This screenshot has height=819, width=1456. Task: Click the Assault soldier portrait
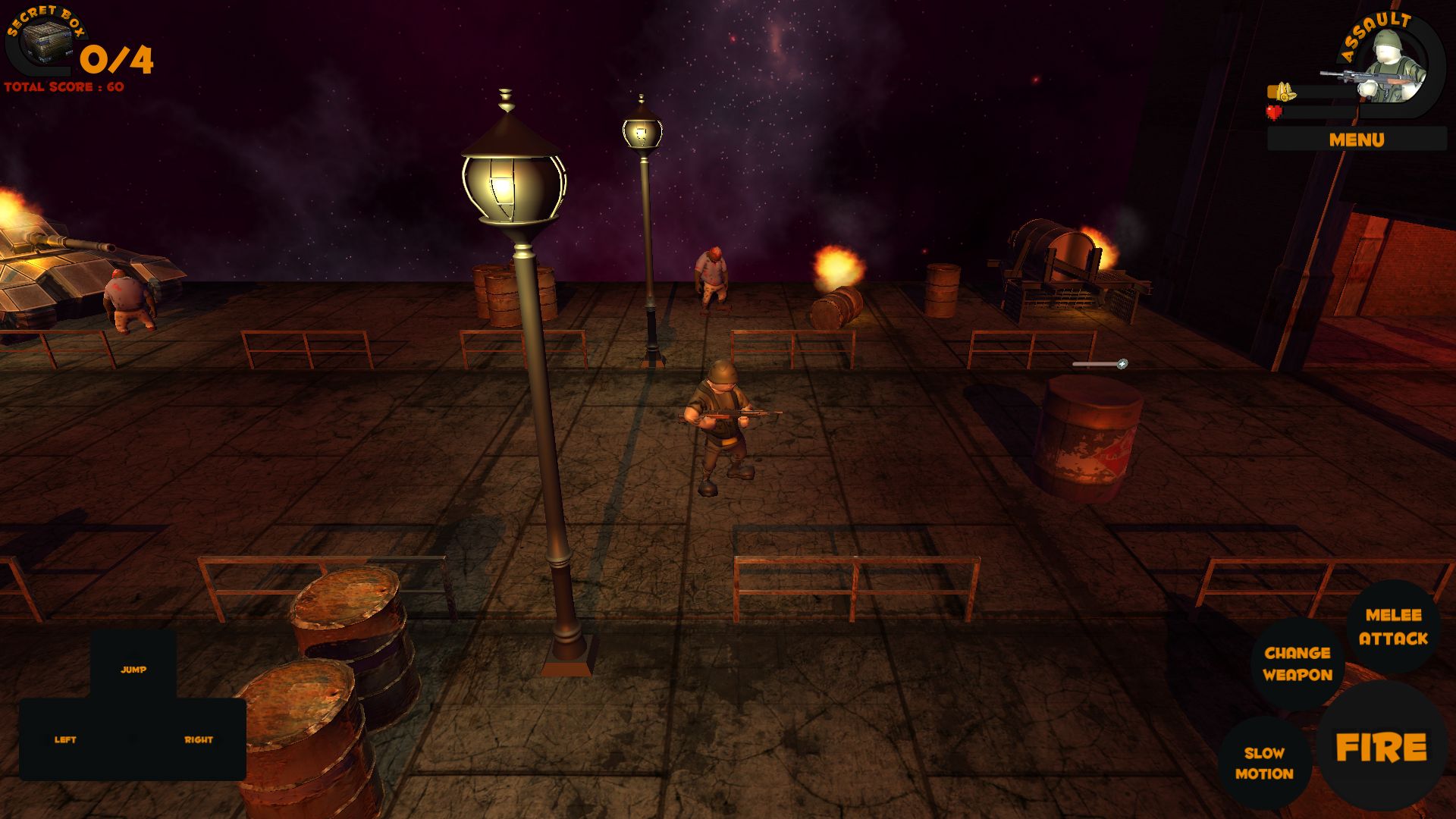[1394, 67]
